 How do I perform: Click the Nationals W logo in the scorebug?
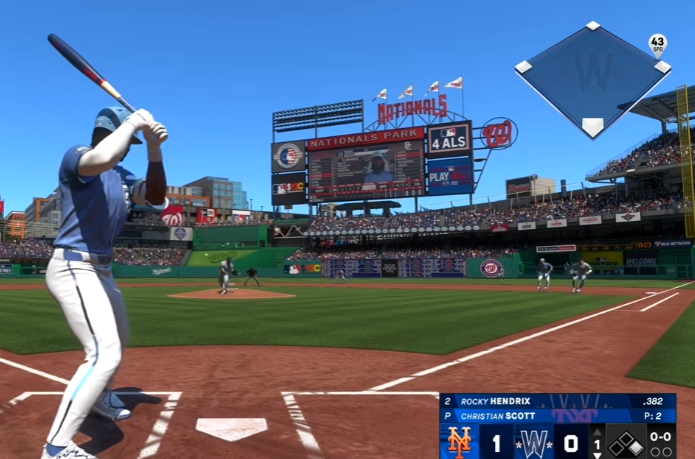point(534,441)
